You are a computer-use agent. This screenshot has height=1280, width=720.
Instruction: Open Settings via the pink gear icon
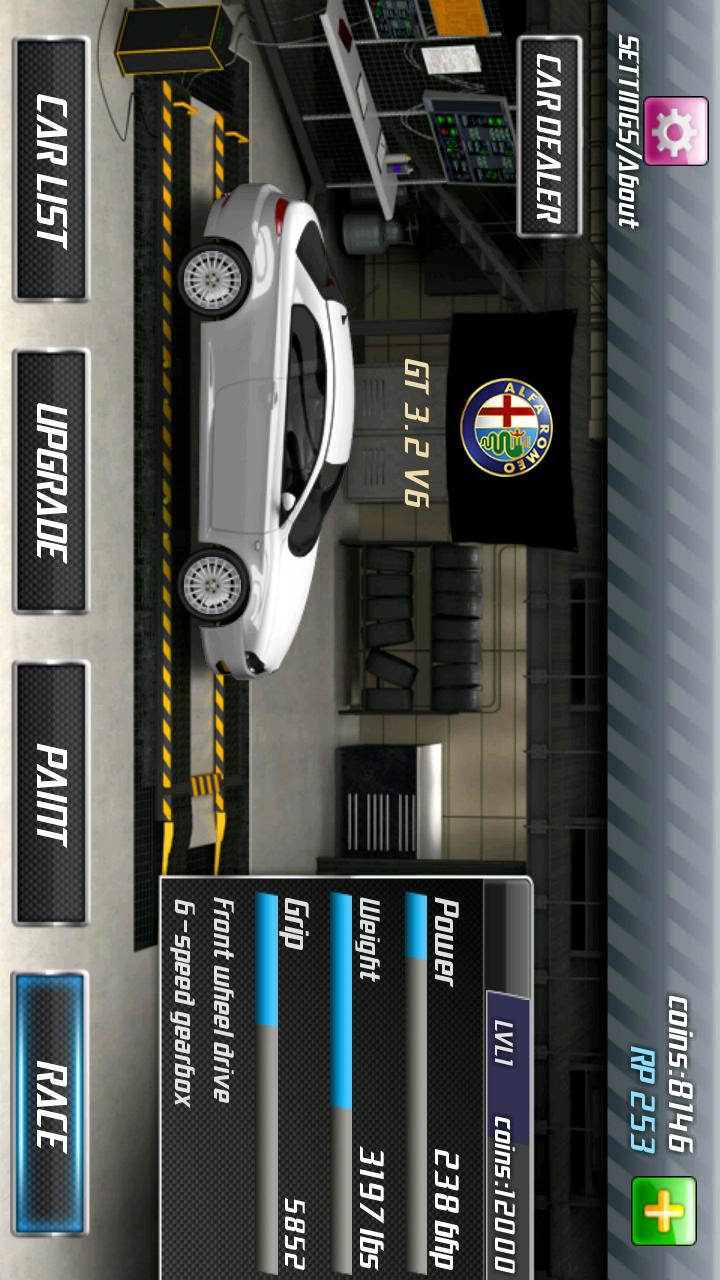pos(676,130)
